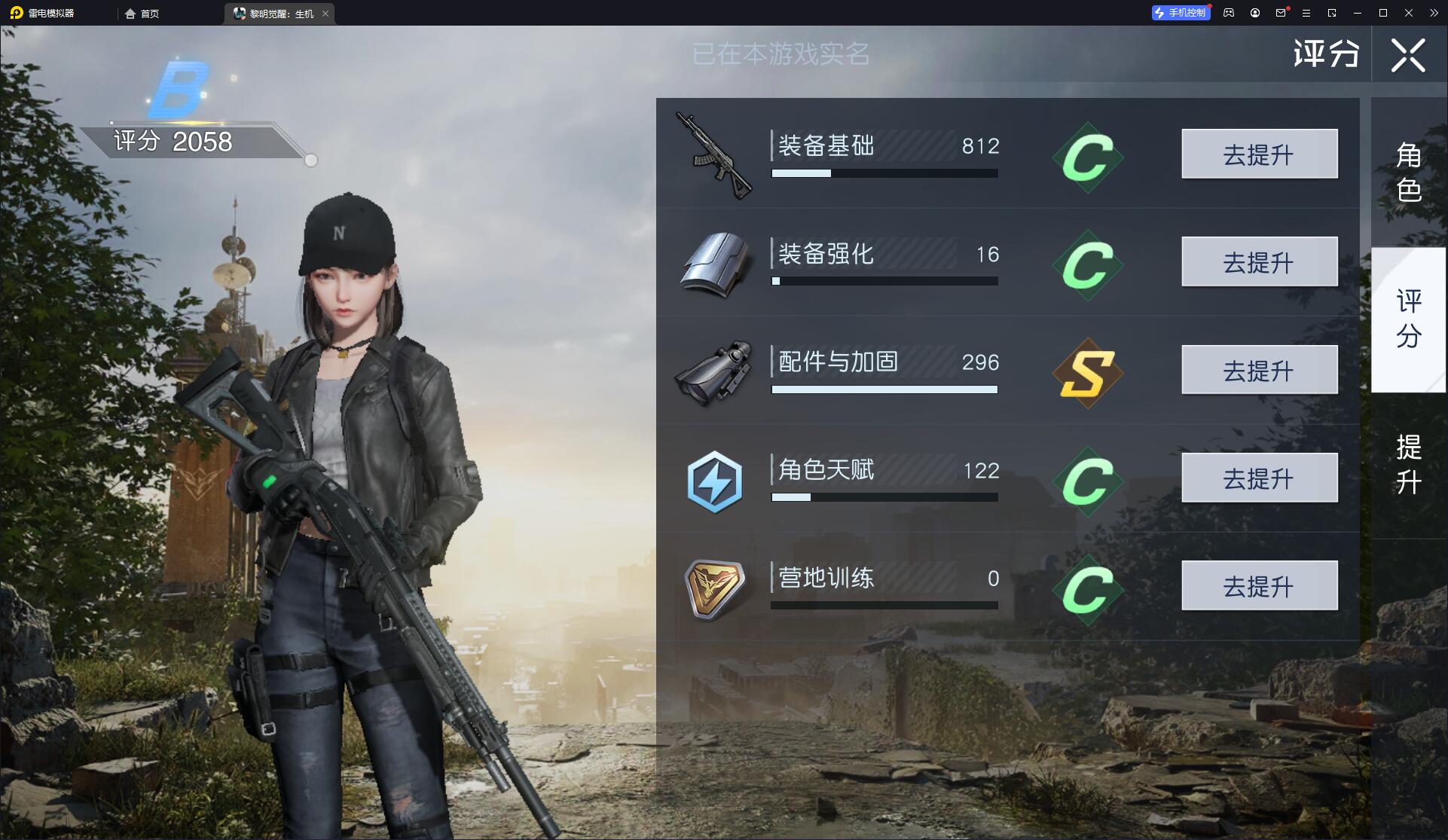This screenshot has height=840, width=1448.
Task: Select the 评分 side tab
Action: click(1408, 319)
